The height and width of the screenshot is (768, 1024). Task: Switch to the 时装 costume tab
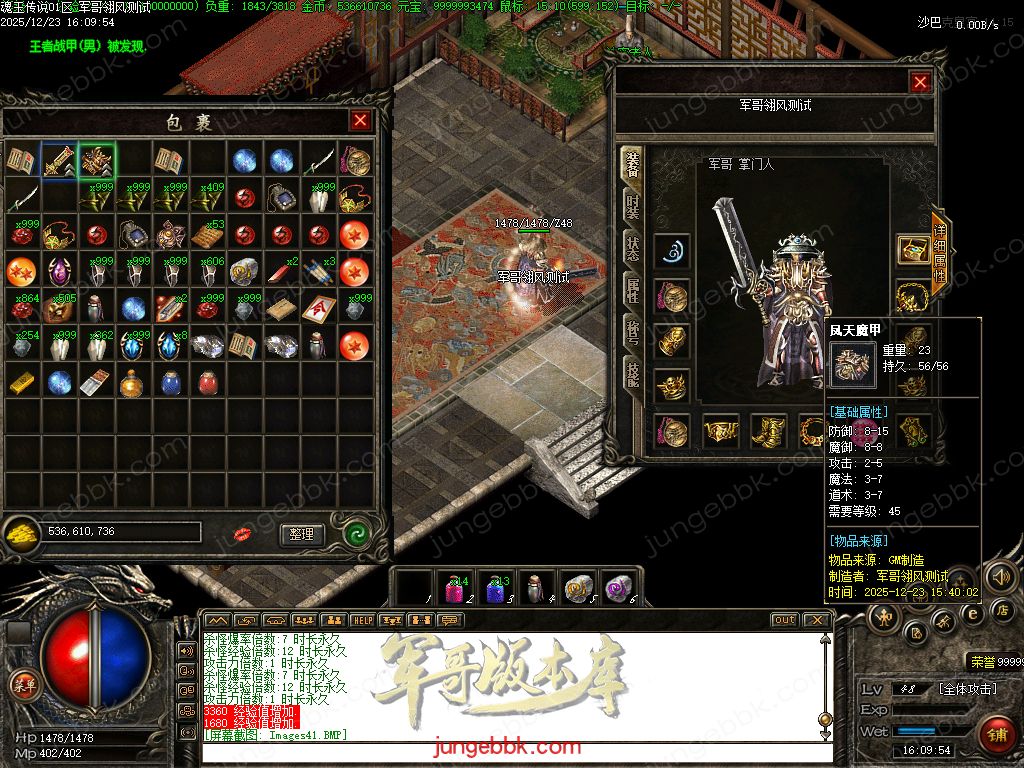tap(632, 208)
